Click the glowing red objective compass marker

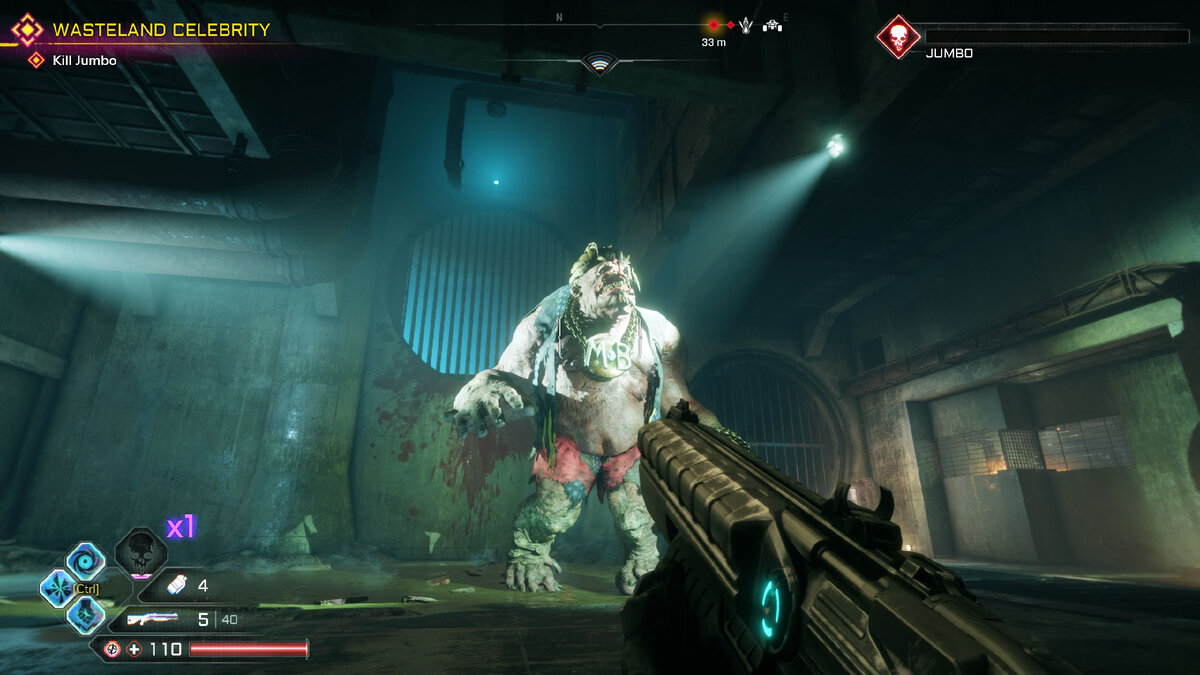713,25
